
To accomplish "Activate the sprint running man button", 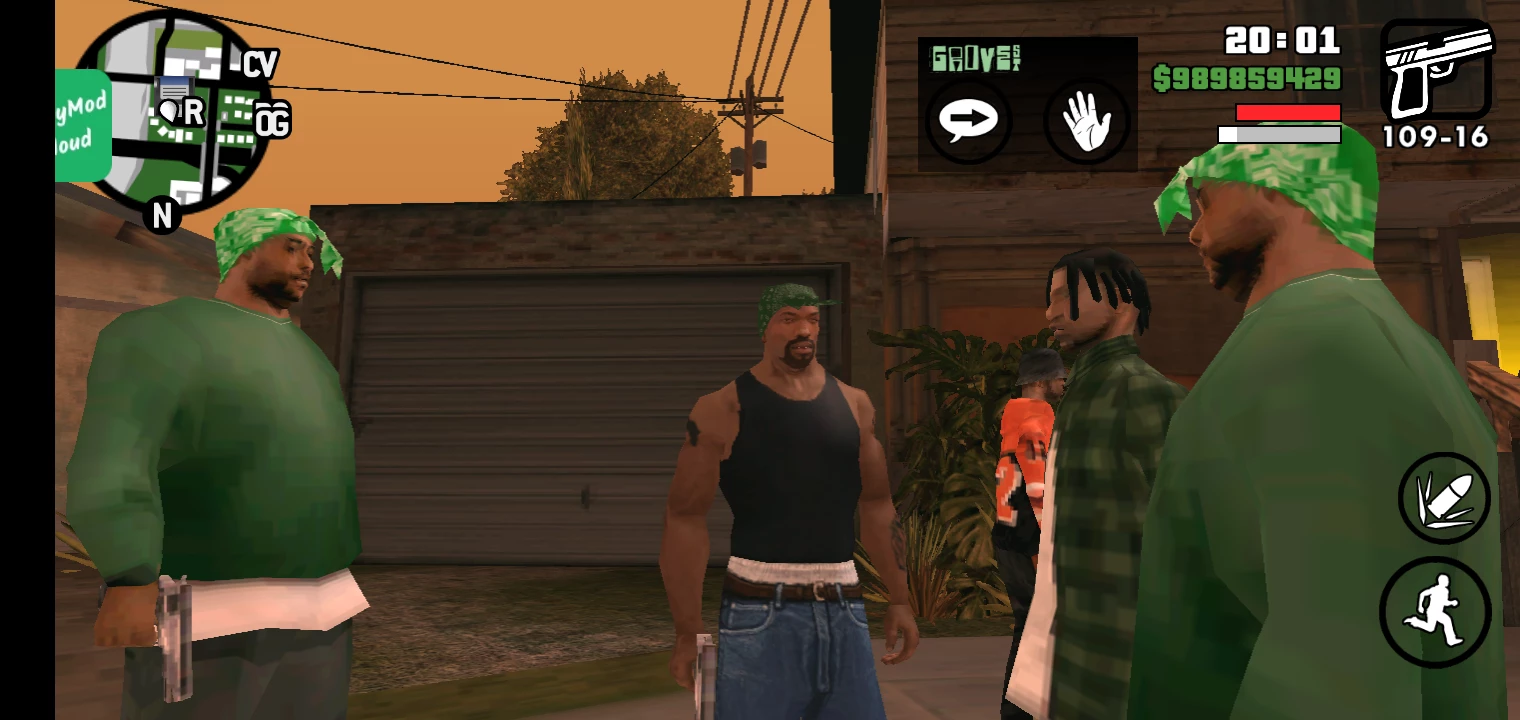I will [1435, 611].
